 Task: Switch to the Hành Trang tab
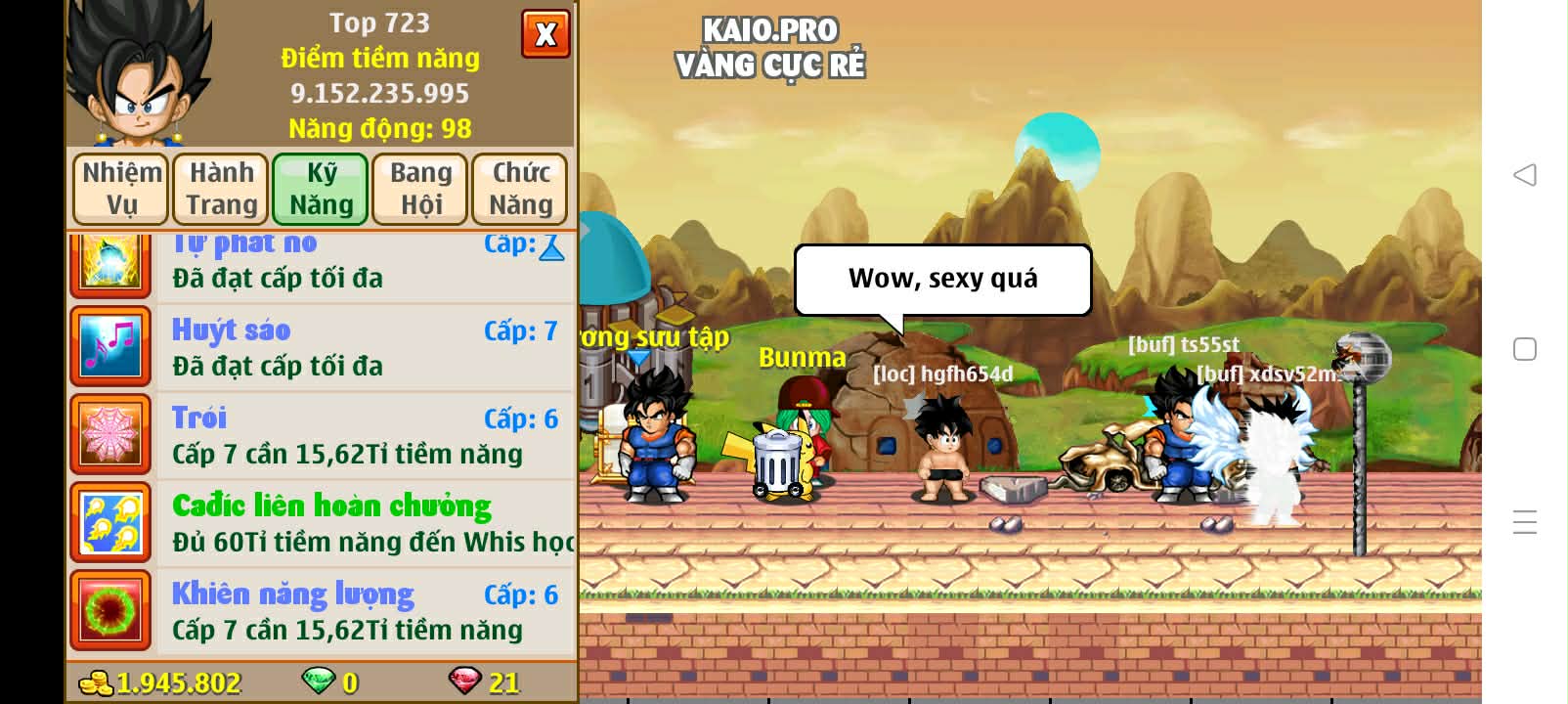[x=220, y=188]
